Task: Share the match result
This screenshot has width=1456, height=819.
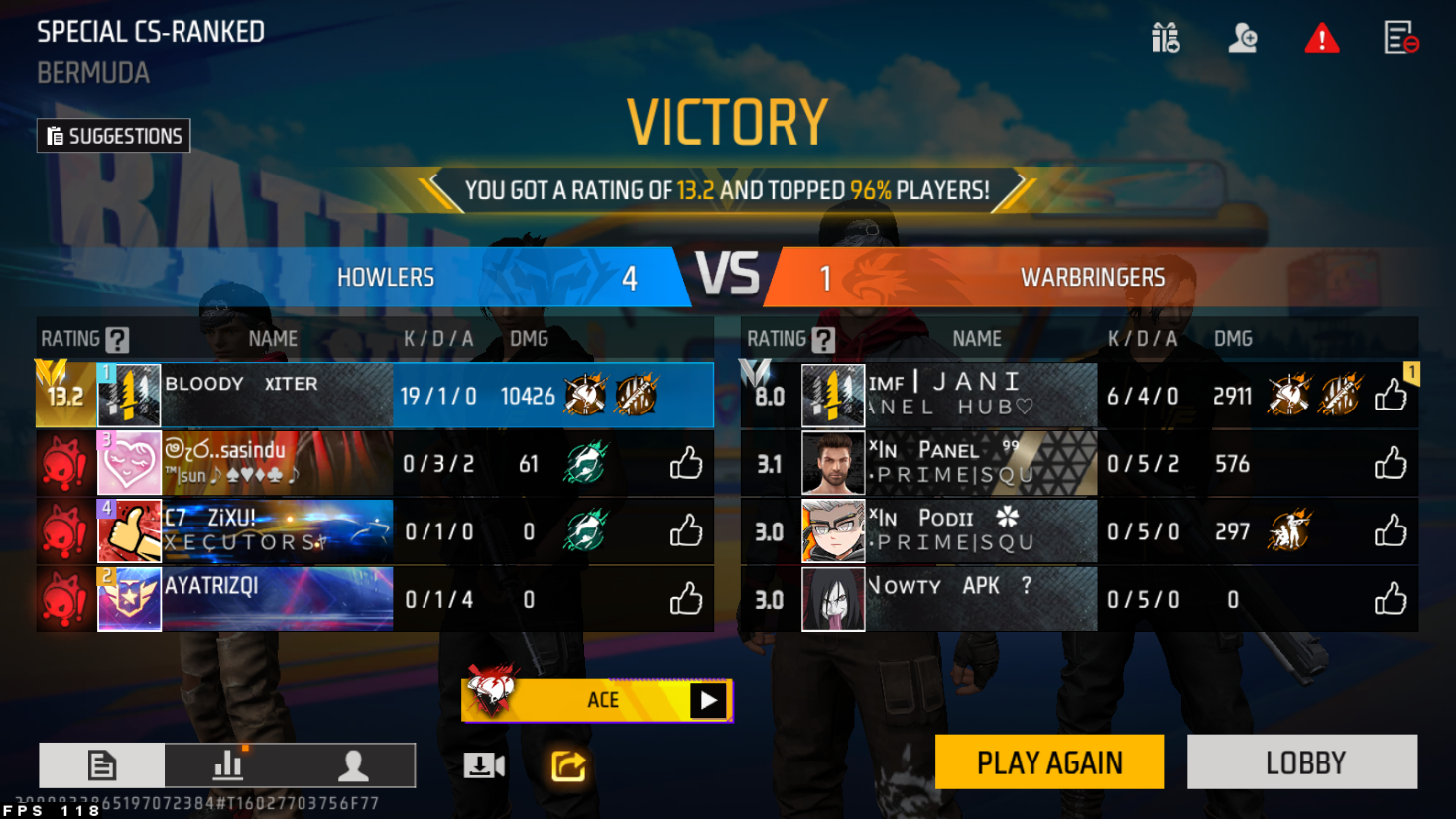Action: pos(568,765)
